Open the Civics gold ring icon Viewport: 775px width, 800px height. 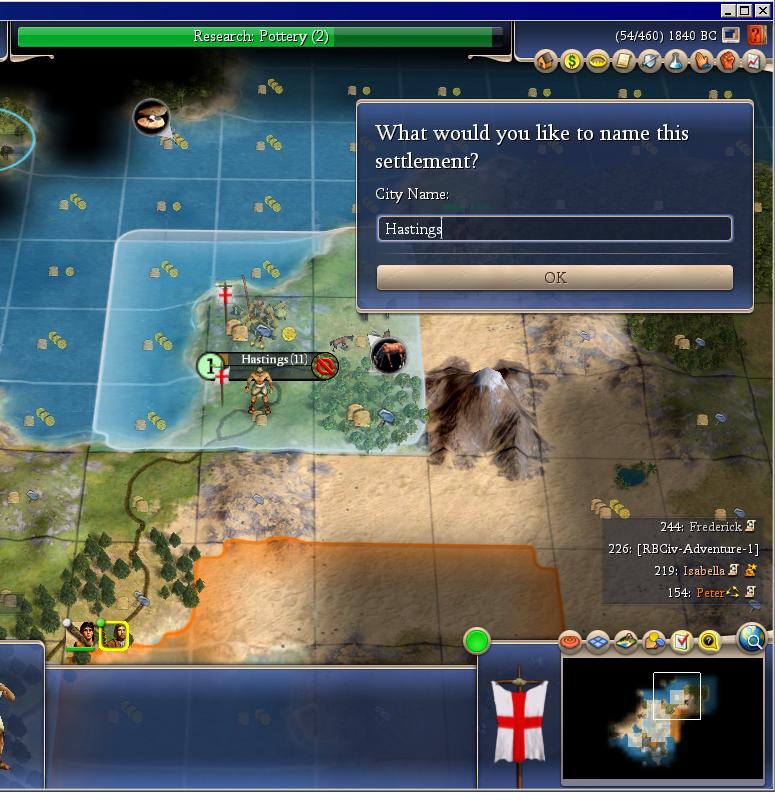point(598,62)
